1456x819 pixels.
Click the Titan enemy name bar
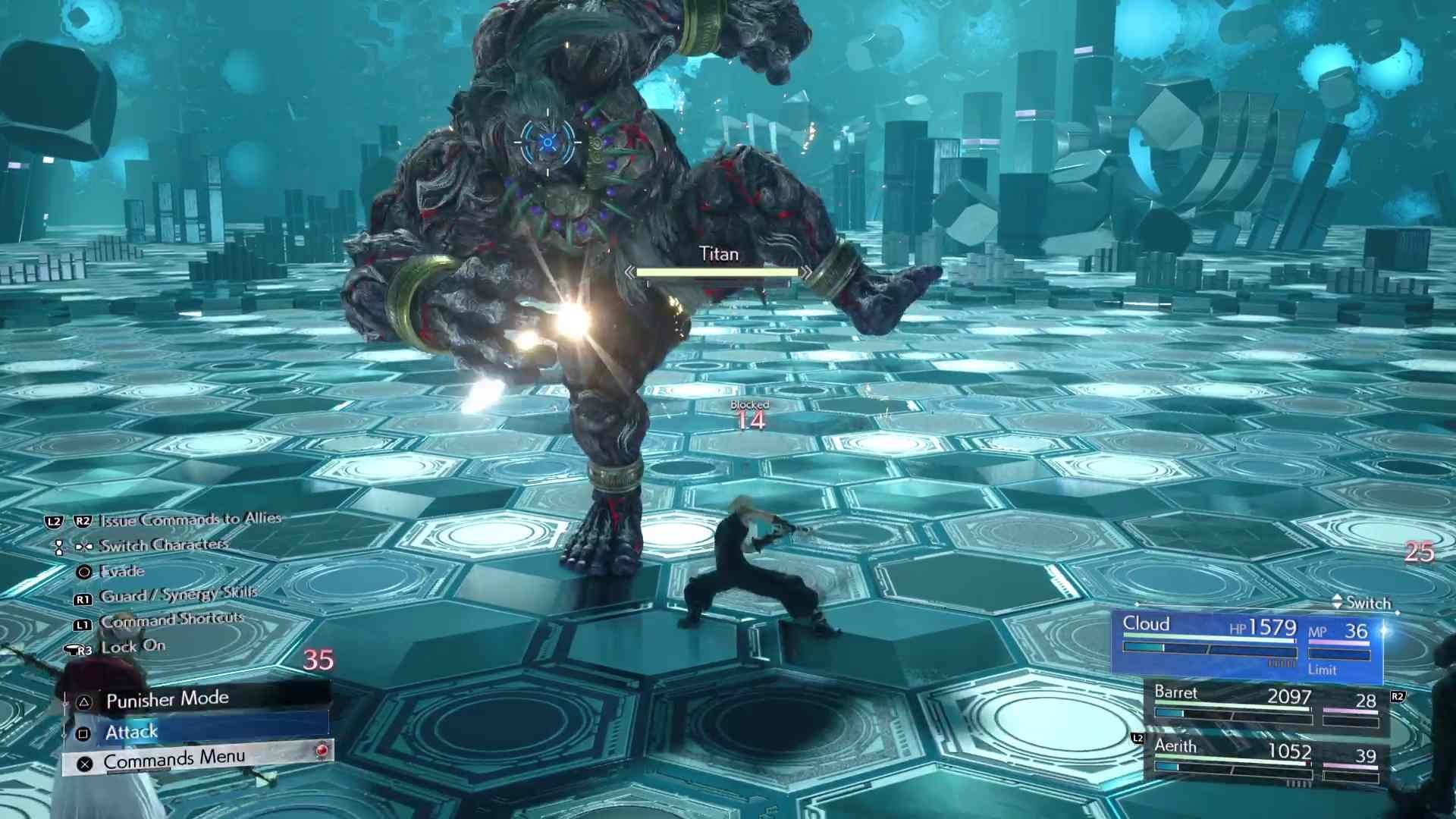point(717,263)
